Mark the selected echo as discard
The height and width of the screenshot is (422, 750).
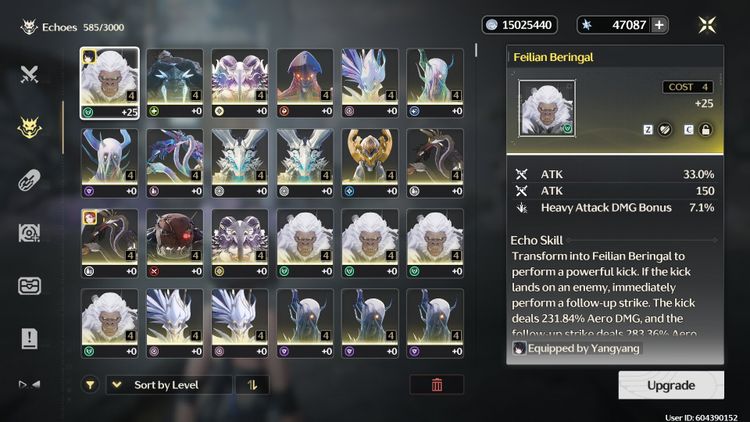(663, 129)
